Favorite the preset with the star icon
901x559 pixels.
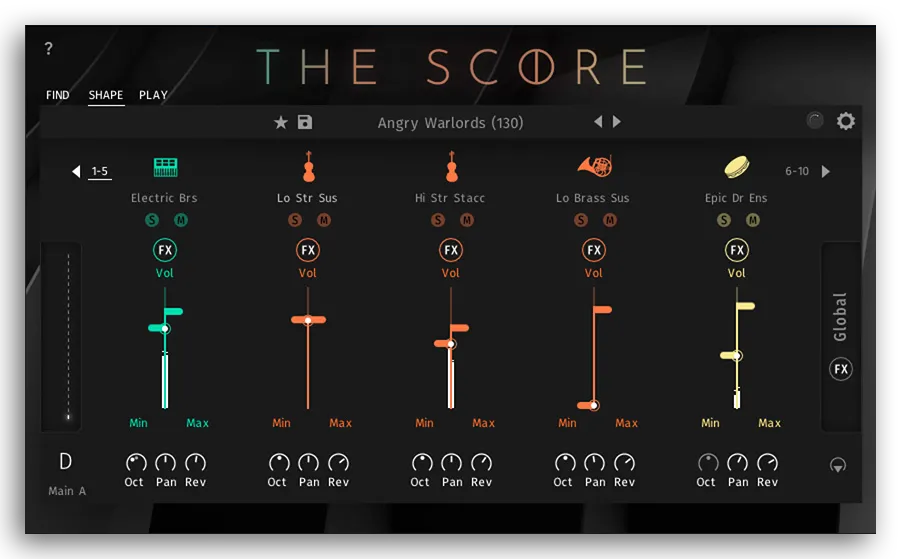[x=281, y=122]
